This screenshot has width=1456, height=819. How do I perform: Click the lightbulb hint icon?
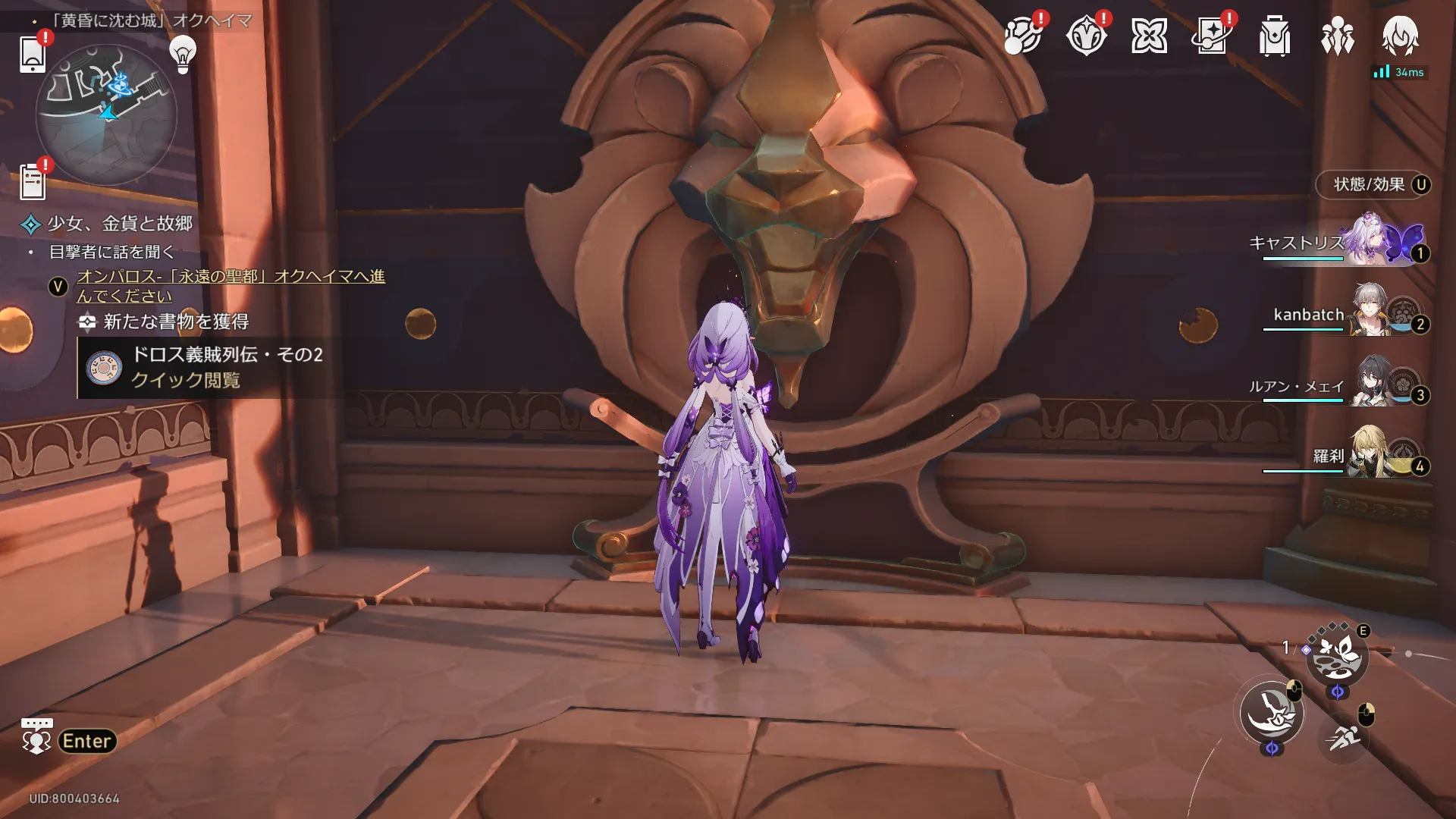coord(183,54)
